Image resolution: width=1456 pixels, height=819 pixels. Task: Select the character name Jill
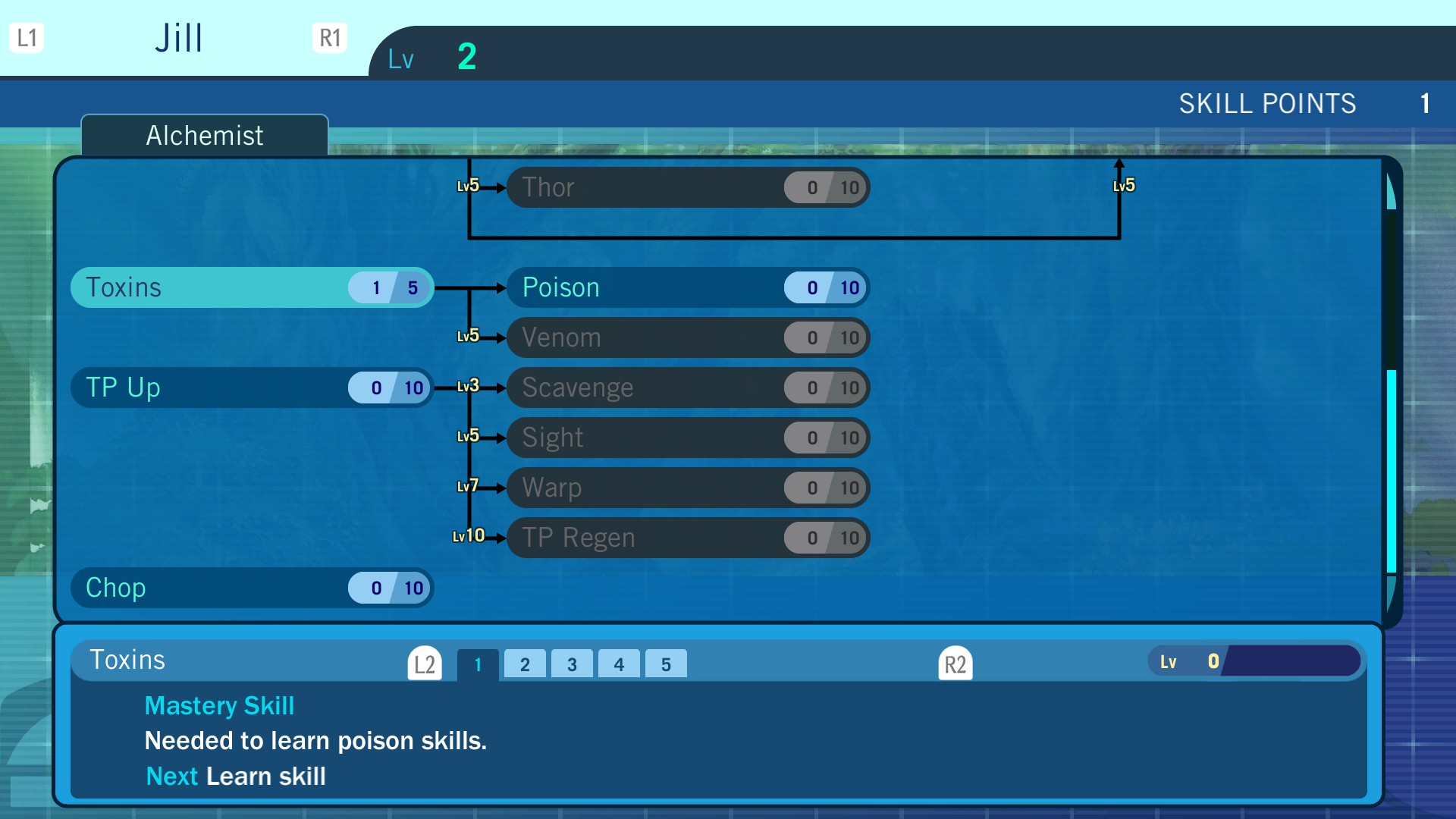tap(179, 38)
